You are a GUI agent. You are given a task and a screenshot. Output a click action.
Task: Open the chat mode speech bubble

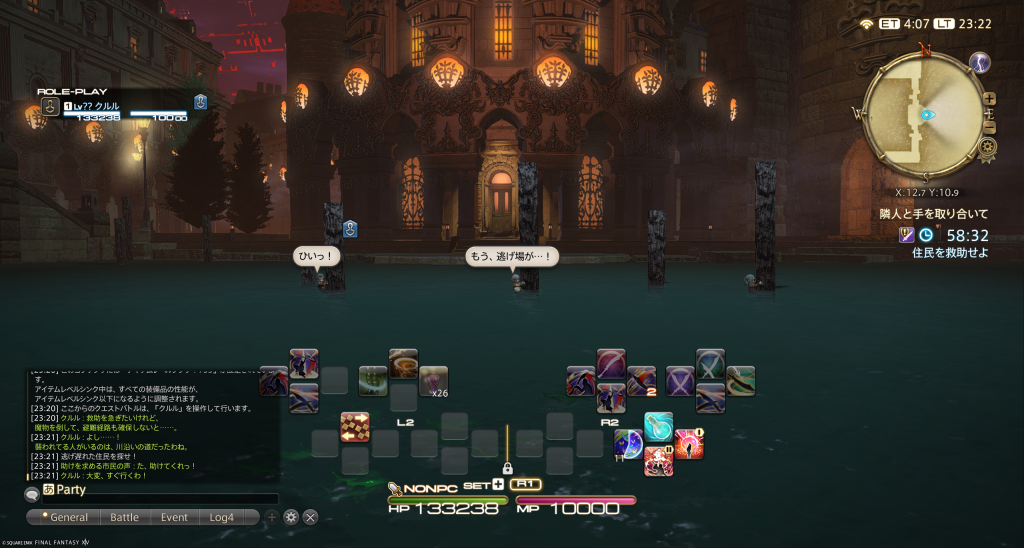(x=31, y=493)
